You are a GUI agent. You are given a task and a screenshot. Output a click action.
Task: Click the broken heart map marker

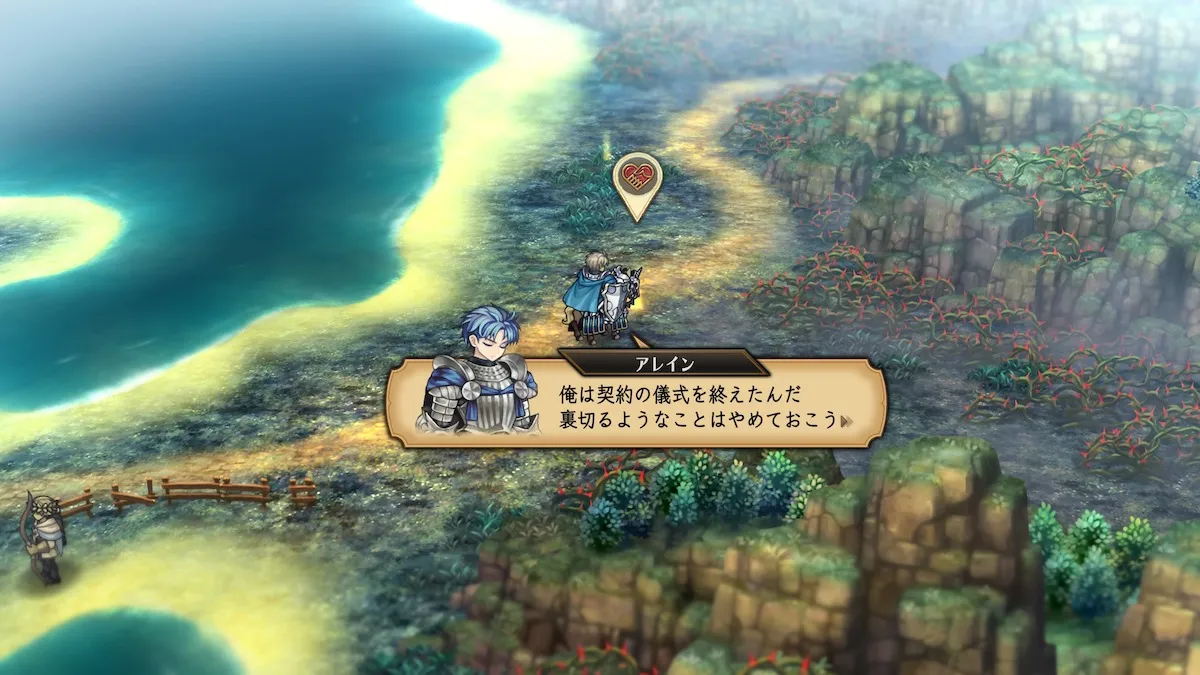[637, 181]
